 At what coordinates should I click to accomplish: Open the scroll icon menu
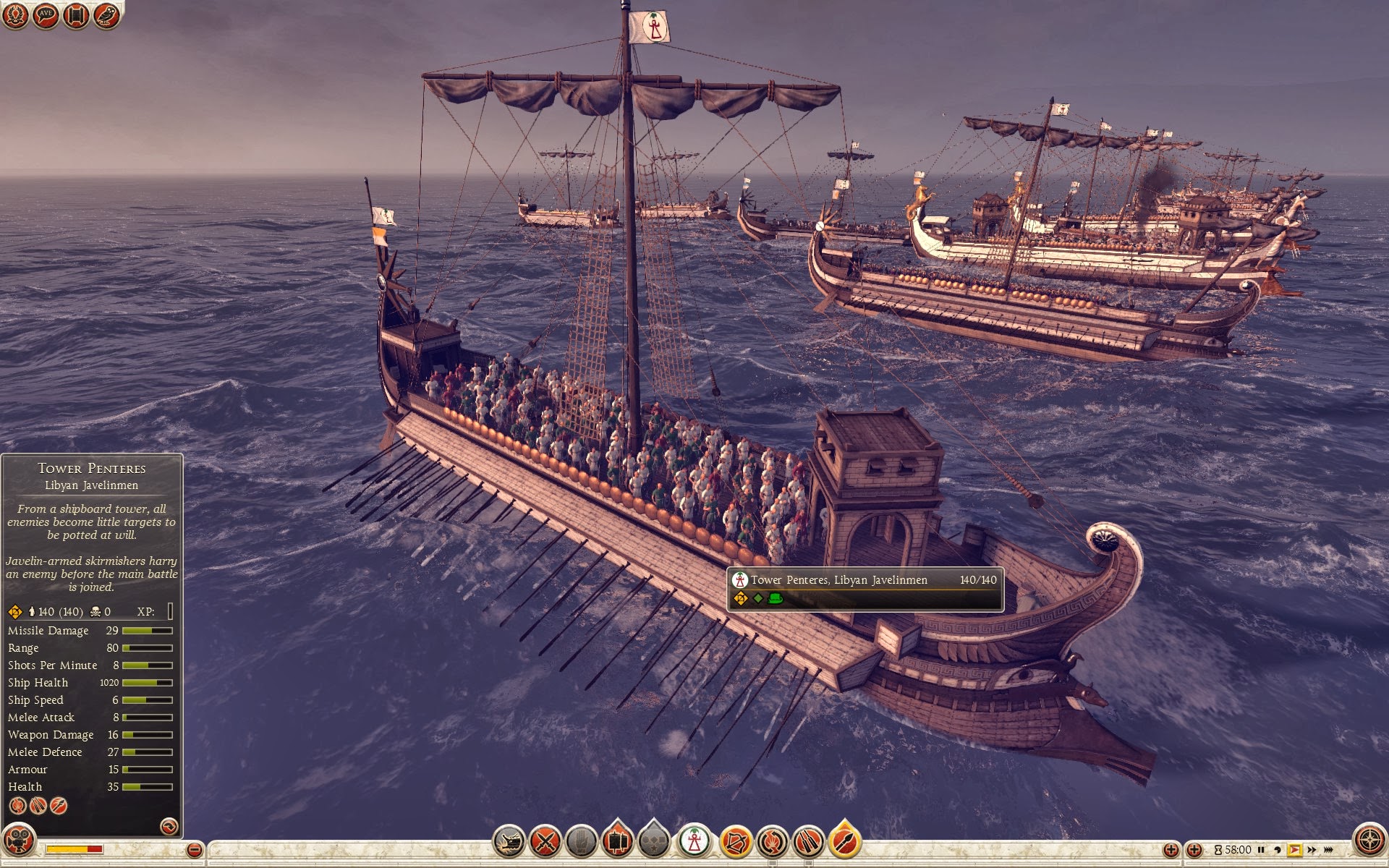[76, 15]
